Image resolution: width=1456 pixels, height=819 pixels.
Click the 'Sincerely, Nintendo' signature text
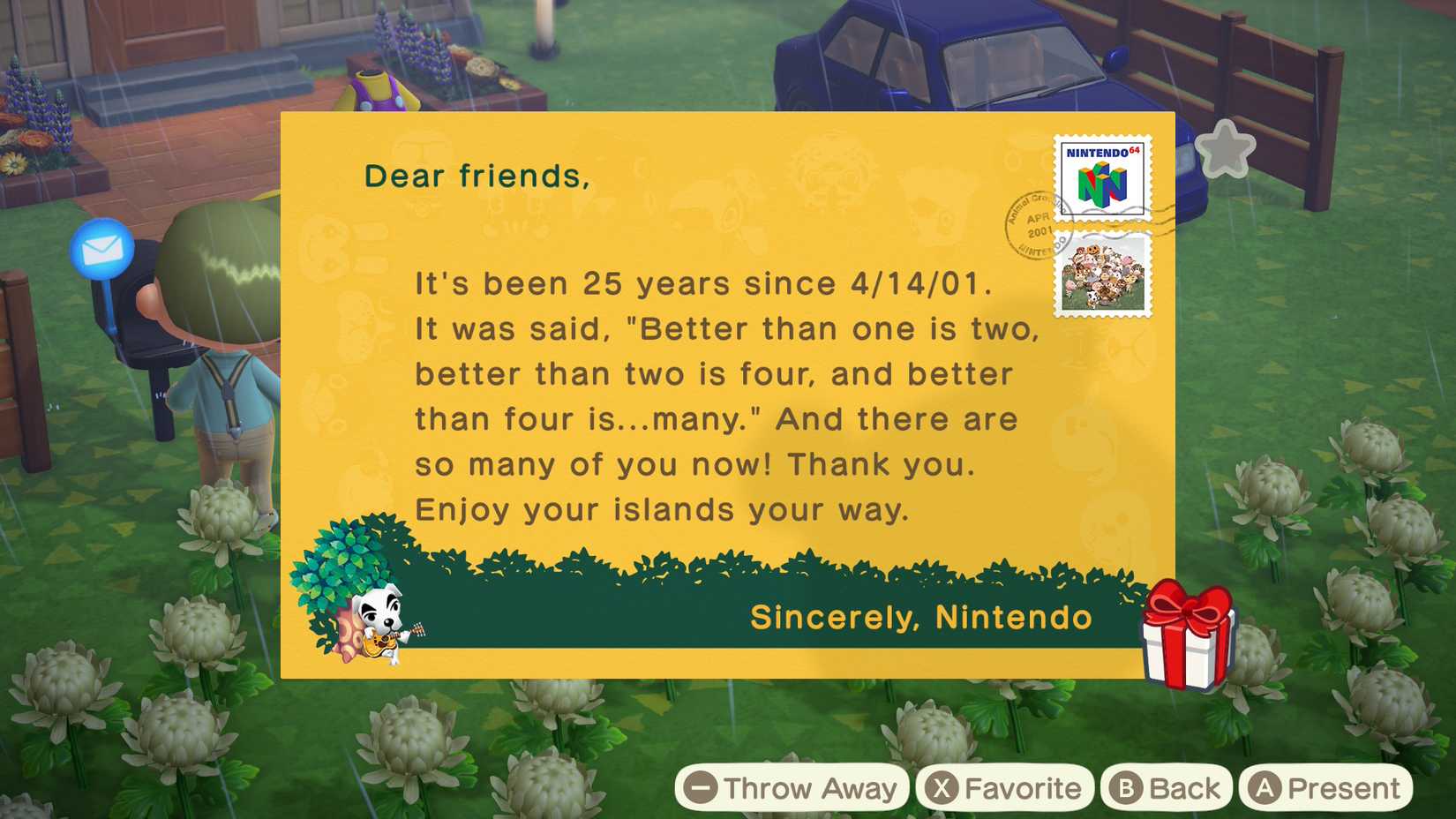(x=919, y=618)
